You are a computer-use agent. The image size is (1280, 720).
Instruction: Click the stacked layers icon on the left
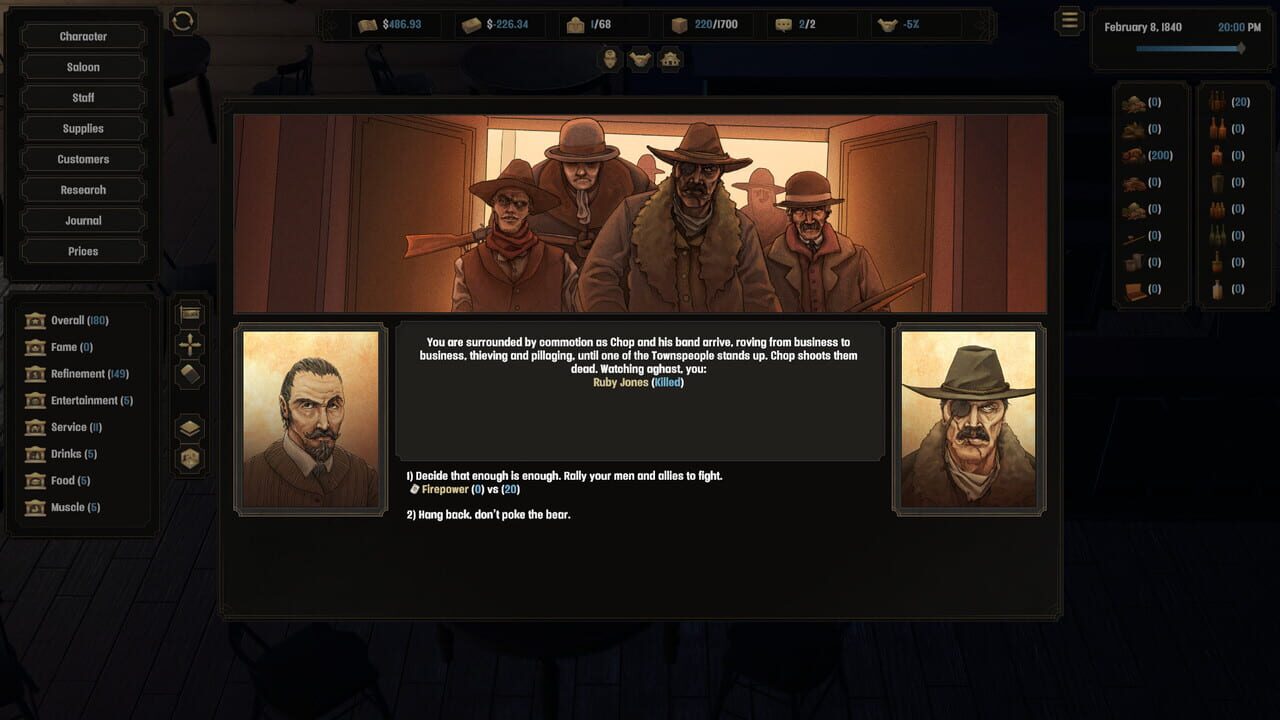[x=190, y=427]
